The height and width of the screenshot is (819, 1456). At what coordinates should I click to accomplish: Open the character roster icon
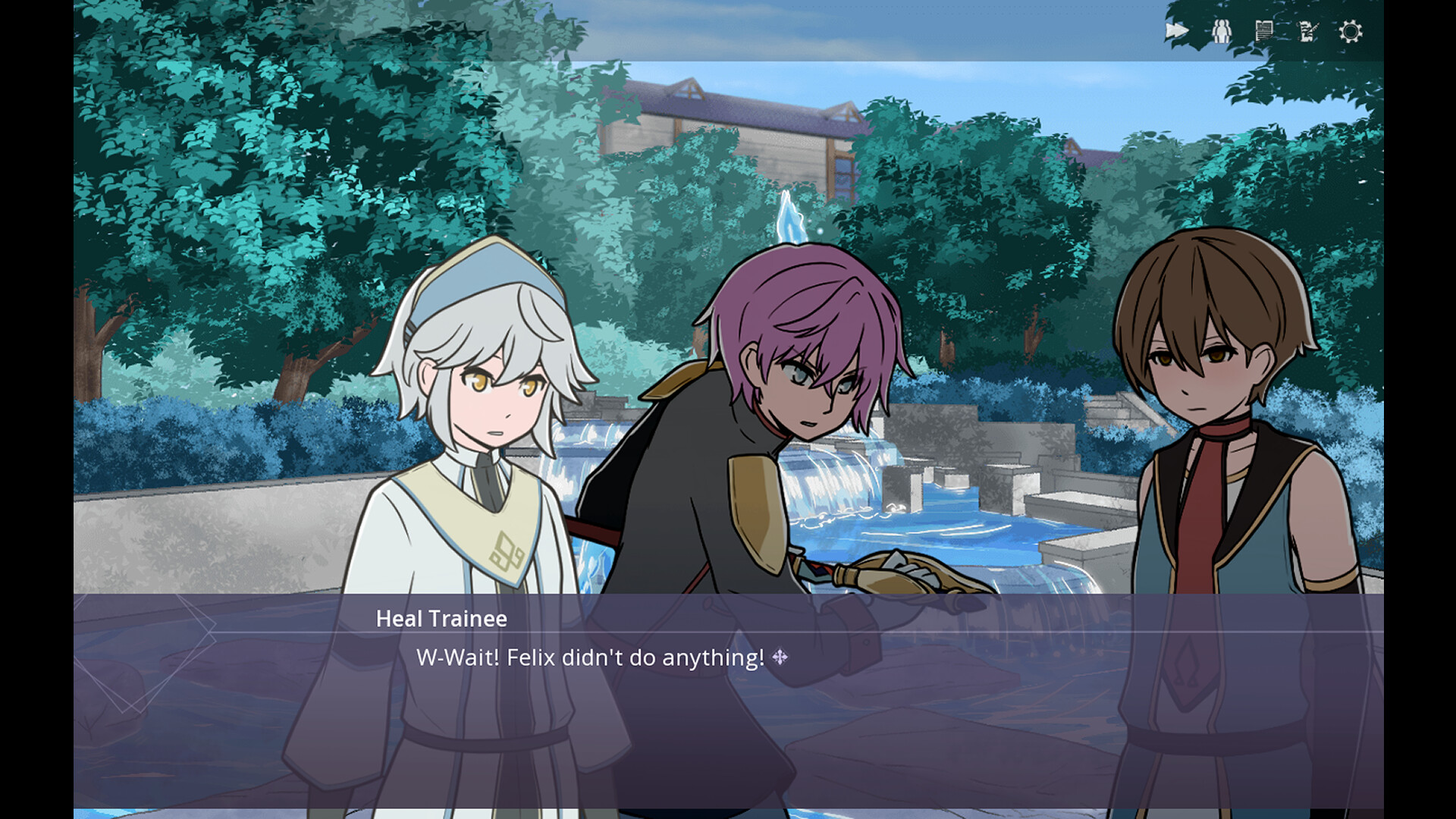click(x=1223, y=31)
